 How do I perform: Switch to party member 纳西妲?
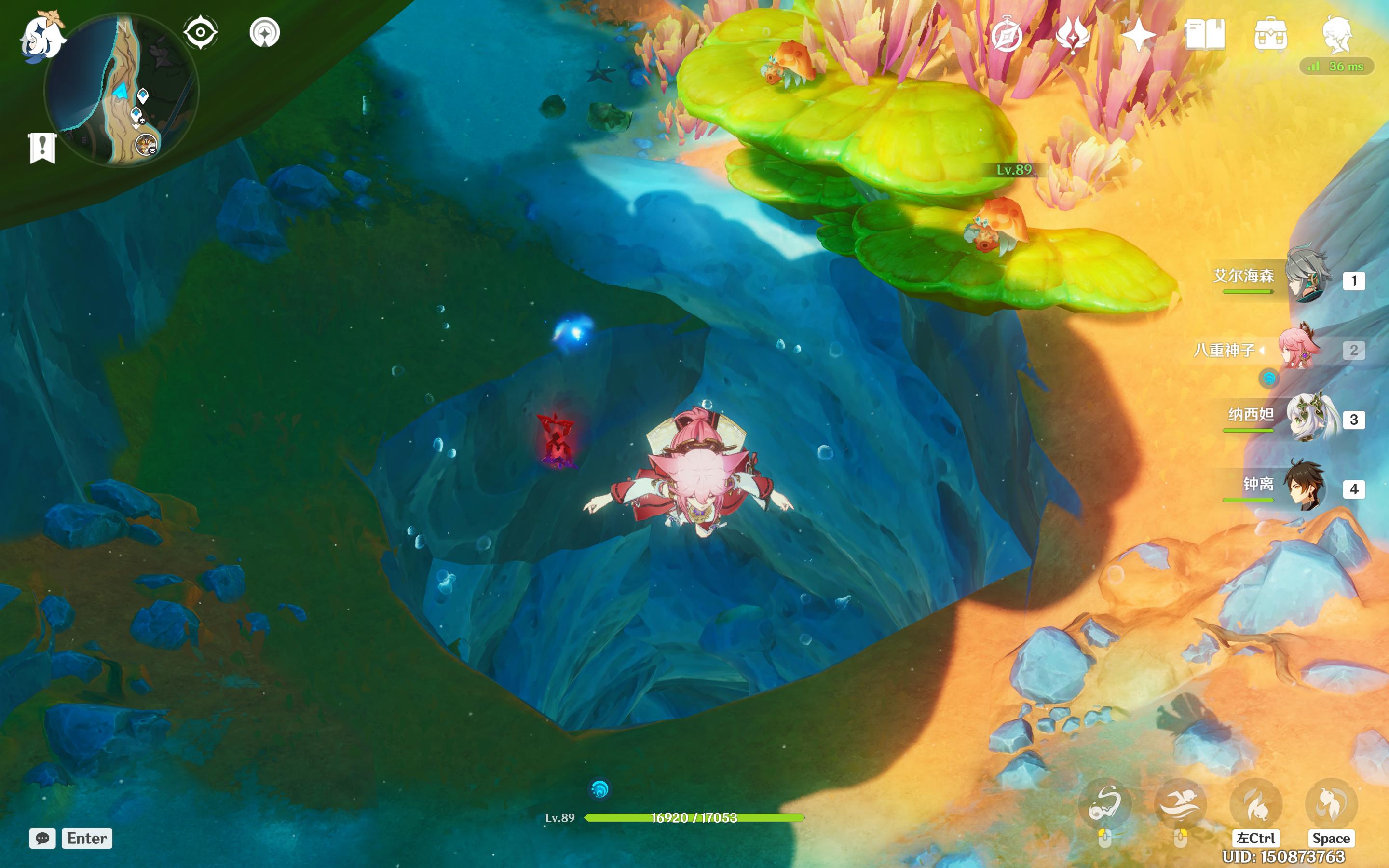point(1310,417)
